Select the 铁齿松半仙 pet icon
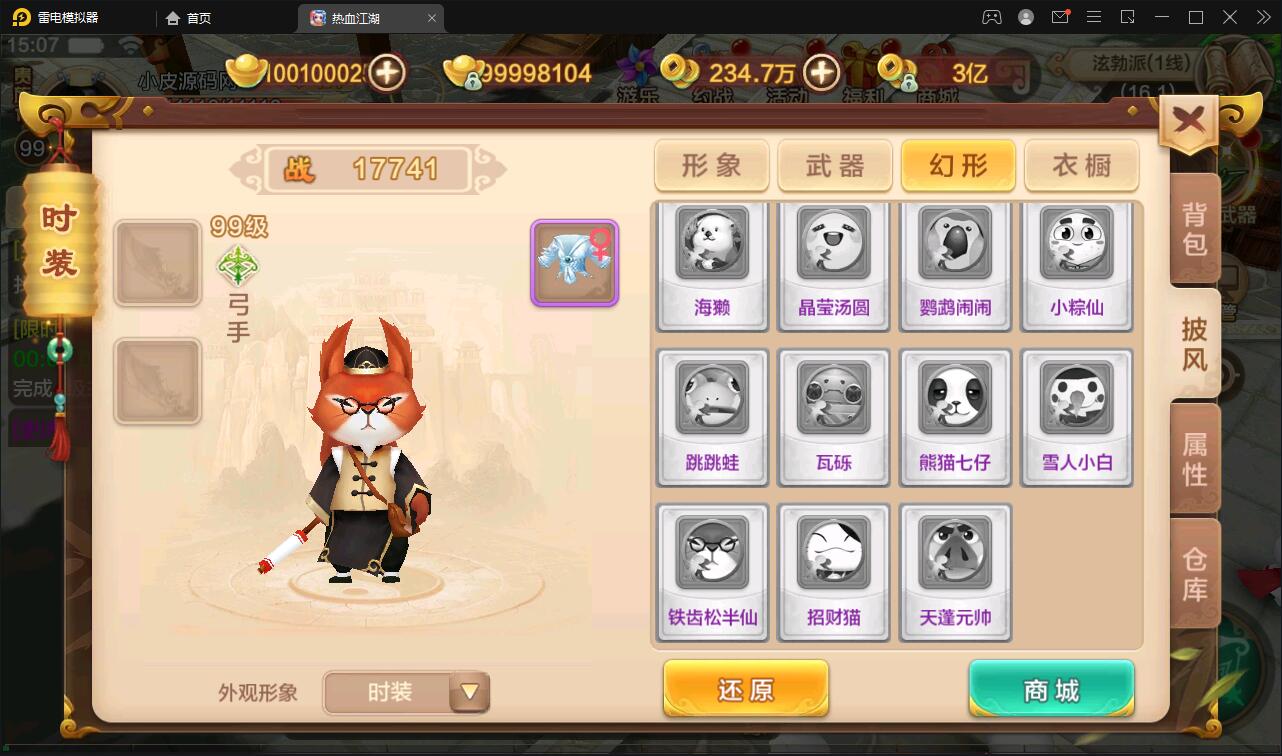The height and width of the screenshot is (756, 1282). click(712, 555)
